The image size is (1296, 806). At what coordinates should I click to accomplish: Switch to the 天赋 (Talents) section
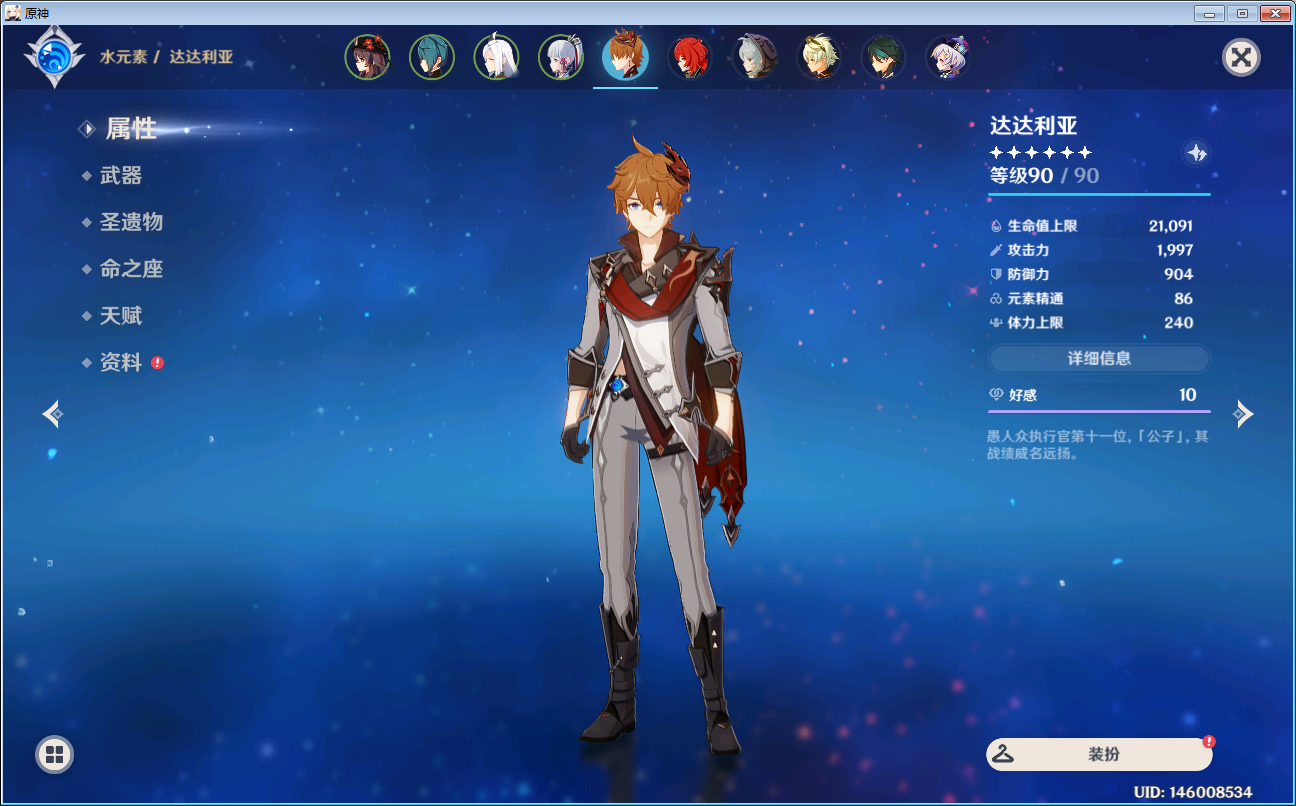coord(121,316)
